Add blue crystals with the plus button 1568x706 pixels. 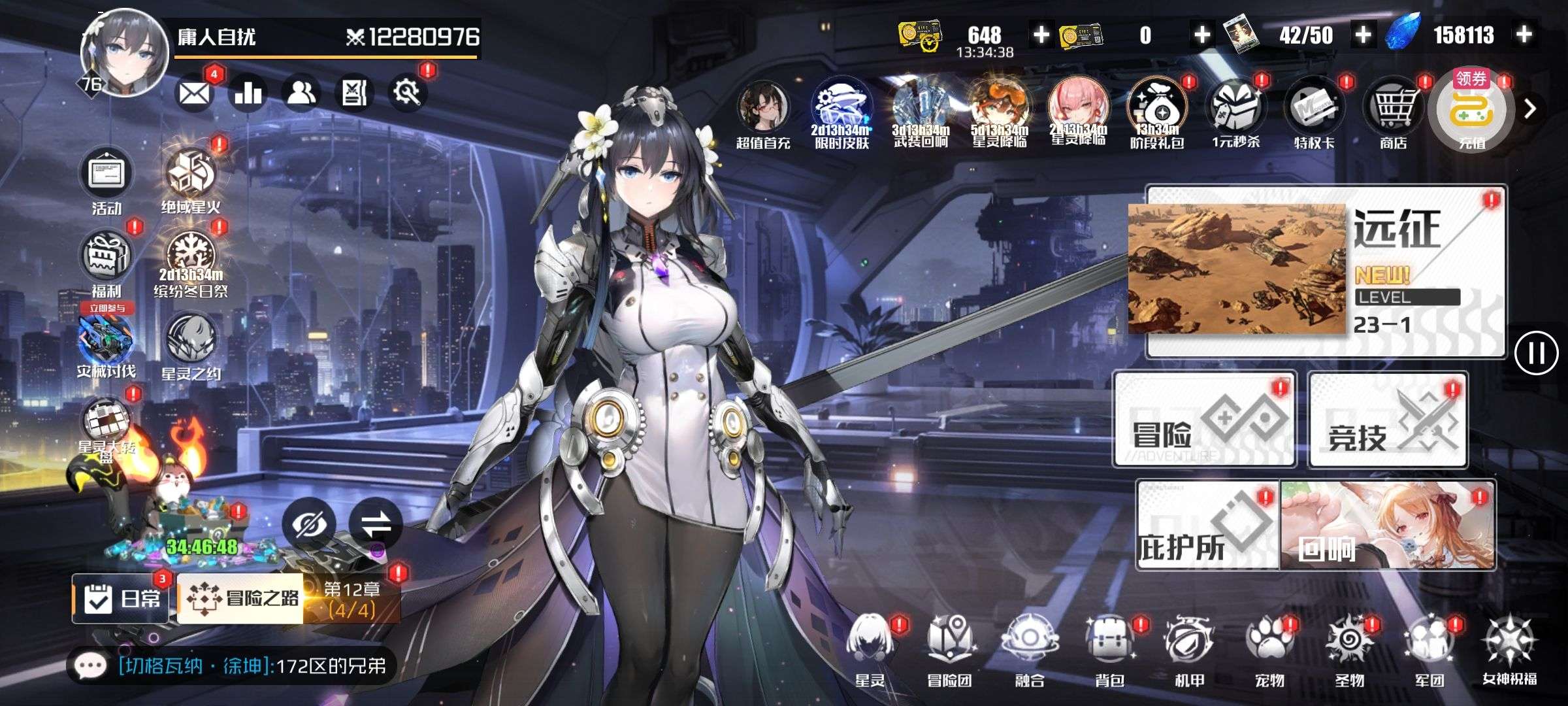point(1524,35)
